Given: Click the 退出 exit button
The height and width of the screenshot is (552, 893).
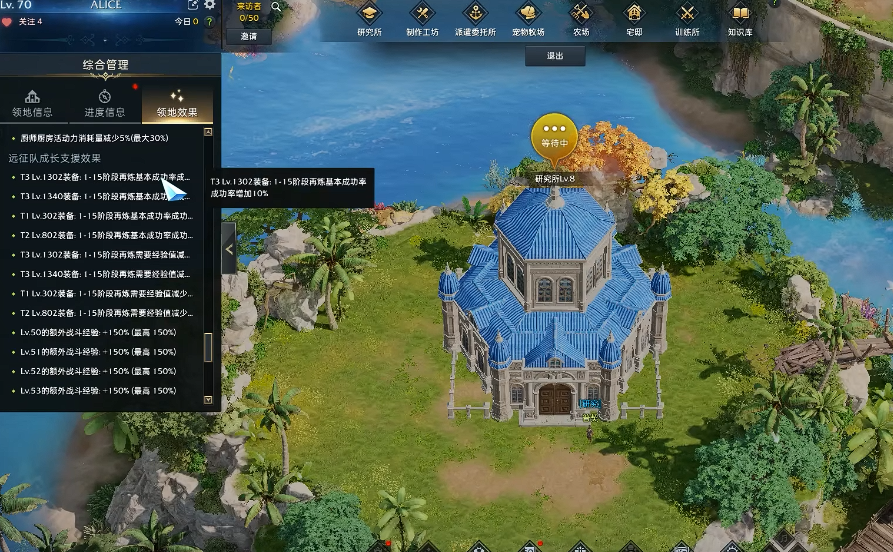Looking at the screenshot, I should coord(555,56).
